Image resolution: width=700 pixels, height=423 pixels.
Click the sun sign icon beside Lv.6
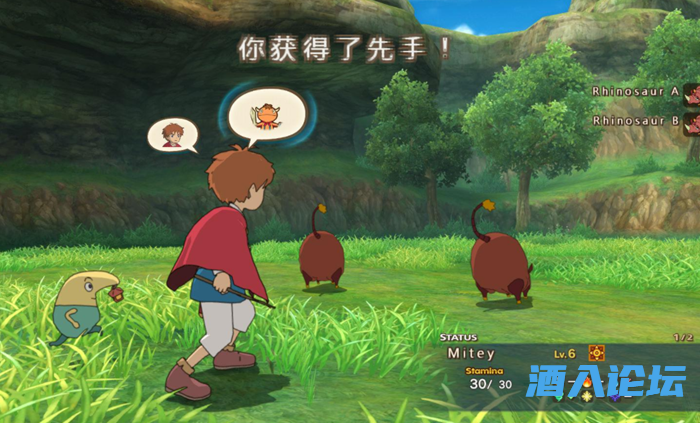(x=596, y=353)
